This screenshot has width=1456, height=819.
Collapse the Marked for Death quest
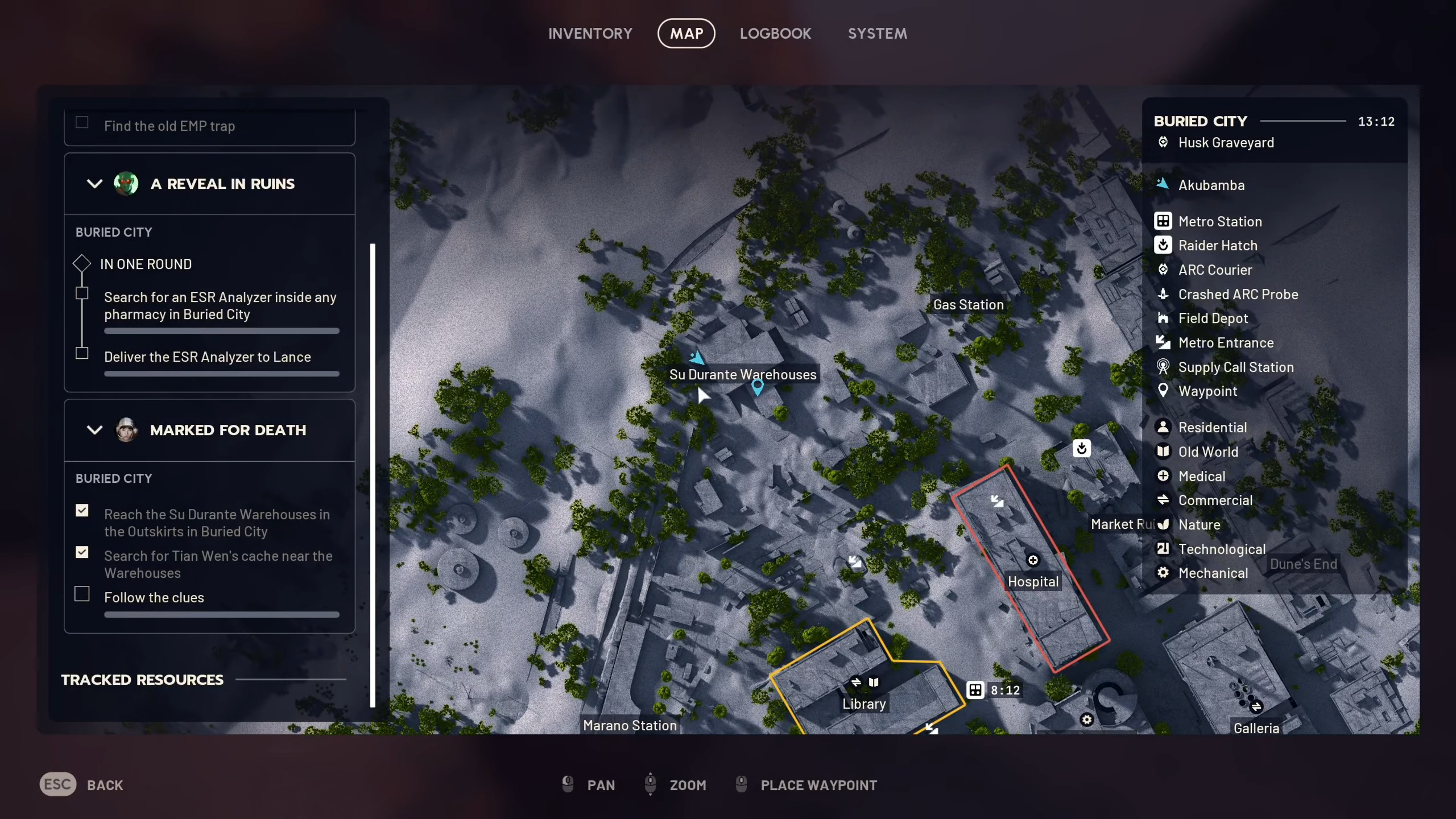[x=94, y=430]
